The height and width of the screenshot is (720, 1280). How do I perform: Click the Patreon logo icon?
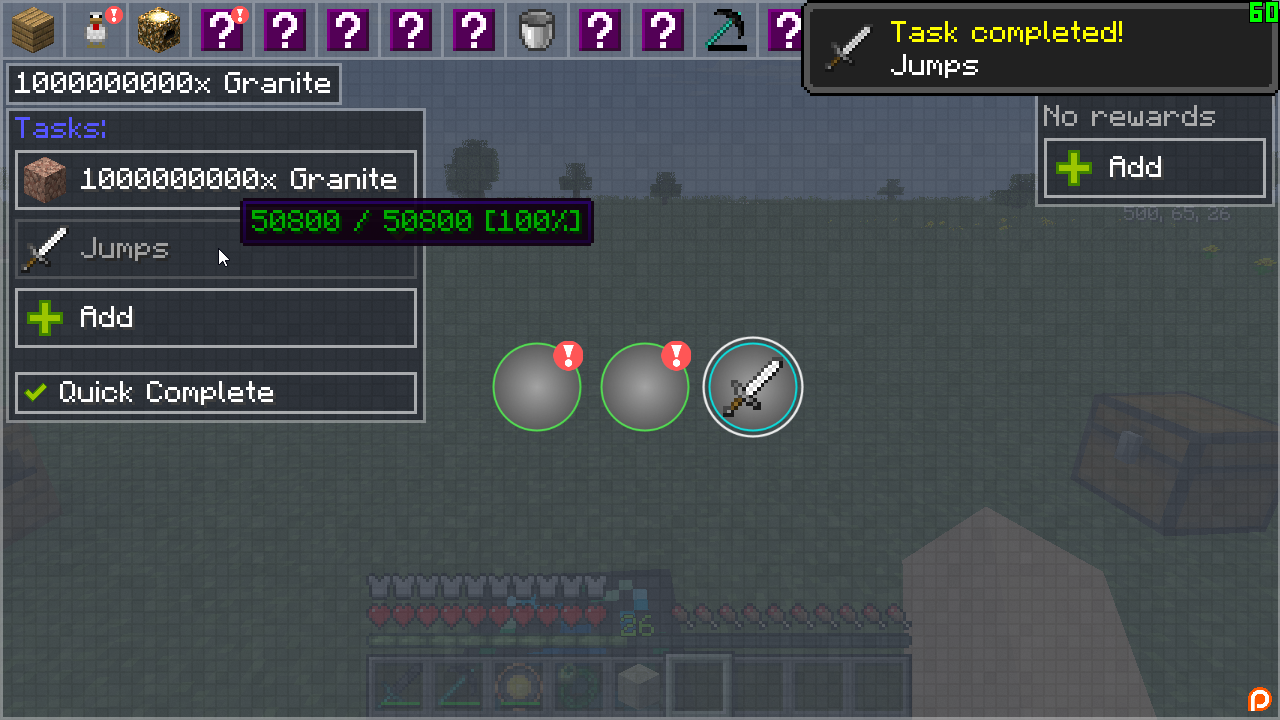click(1259, 699)
